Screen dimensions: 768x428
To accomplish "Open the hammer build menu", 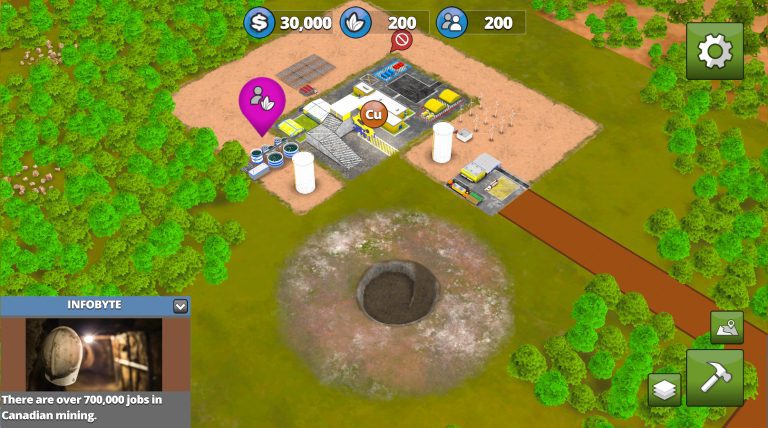I will pos(715,377).
